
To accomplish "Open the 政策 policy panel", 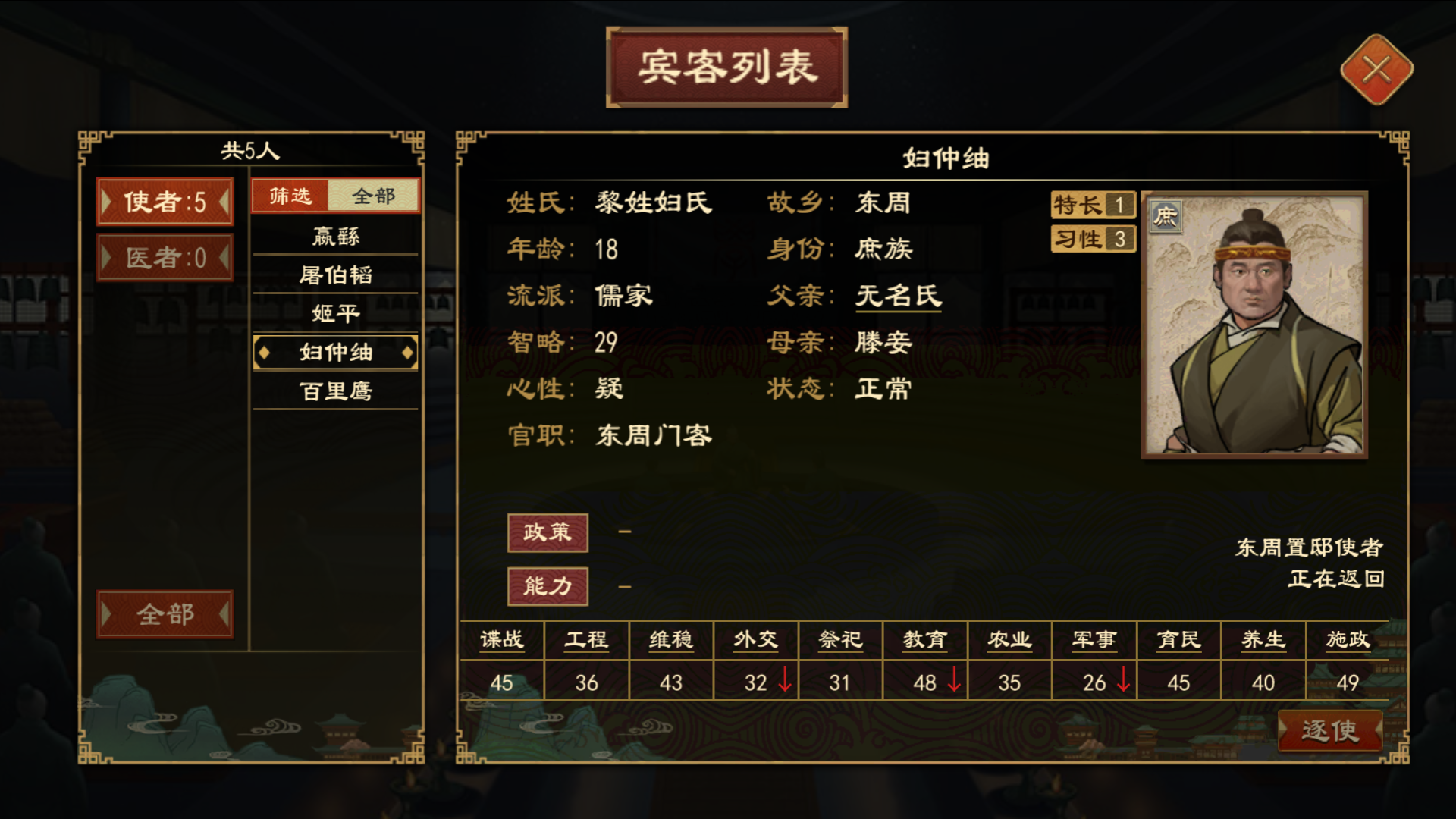I will coord(548,532).
